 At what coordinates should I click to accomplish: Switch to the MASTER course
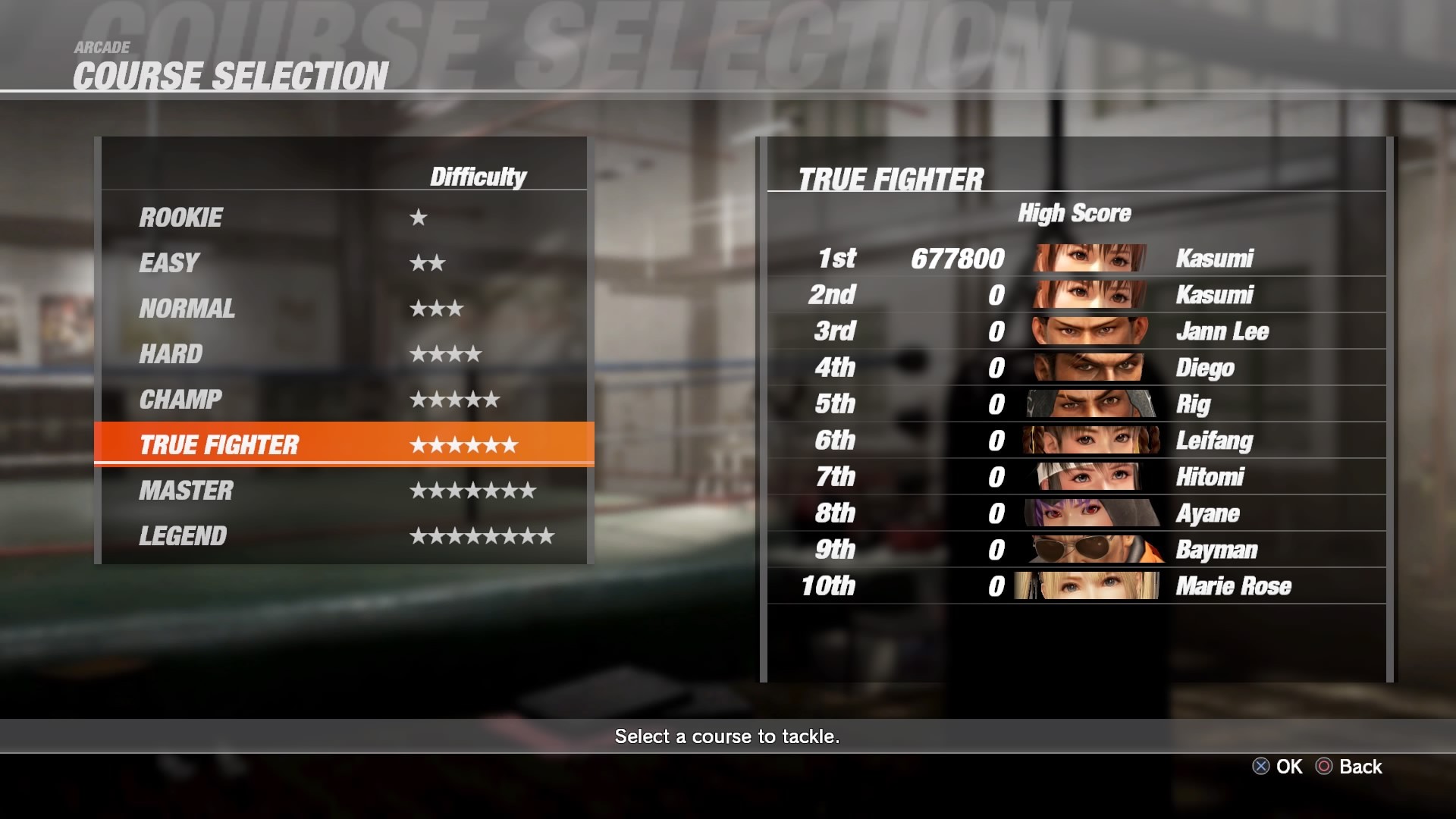343,491
